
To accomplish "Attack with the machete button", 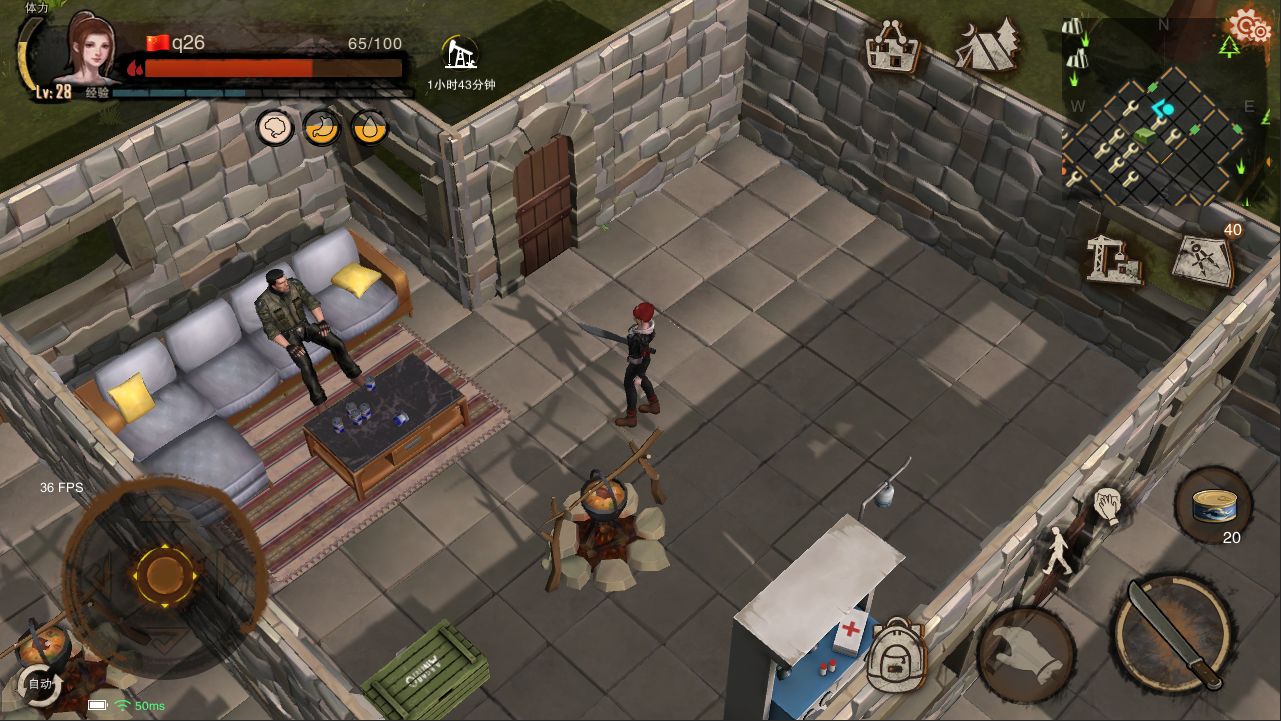I will tap(1174, 632).
